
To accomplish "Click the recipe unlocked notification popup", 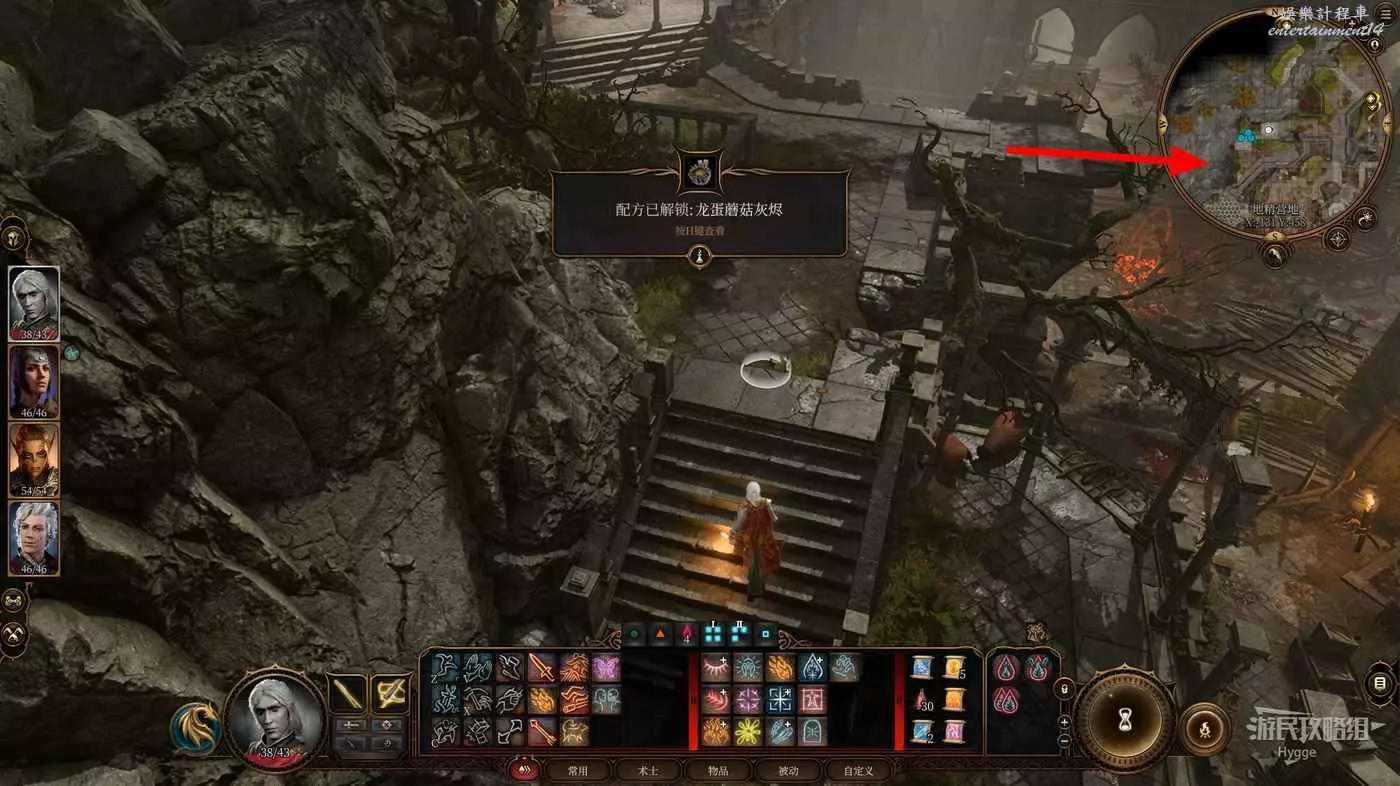I will click(700, 213).
